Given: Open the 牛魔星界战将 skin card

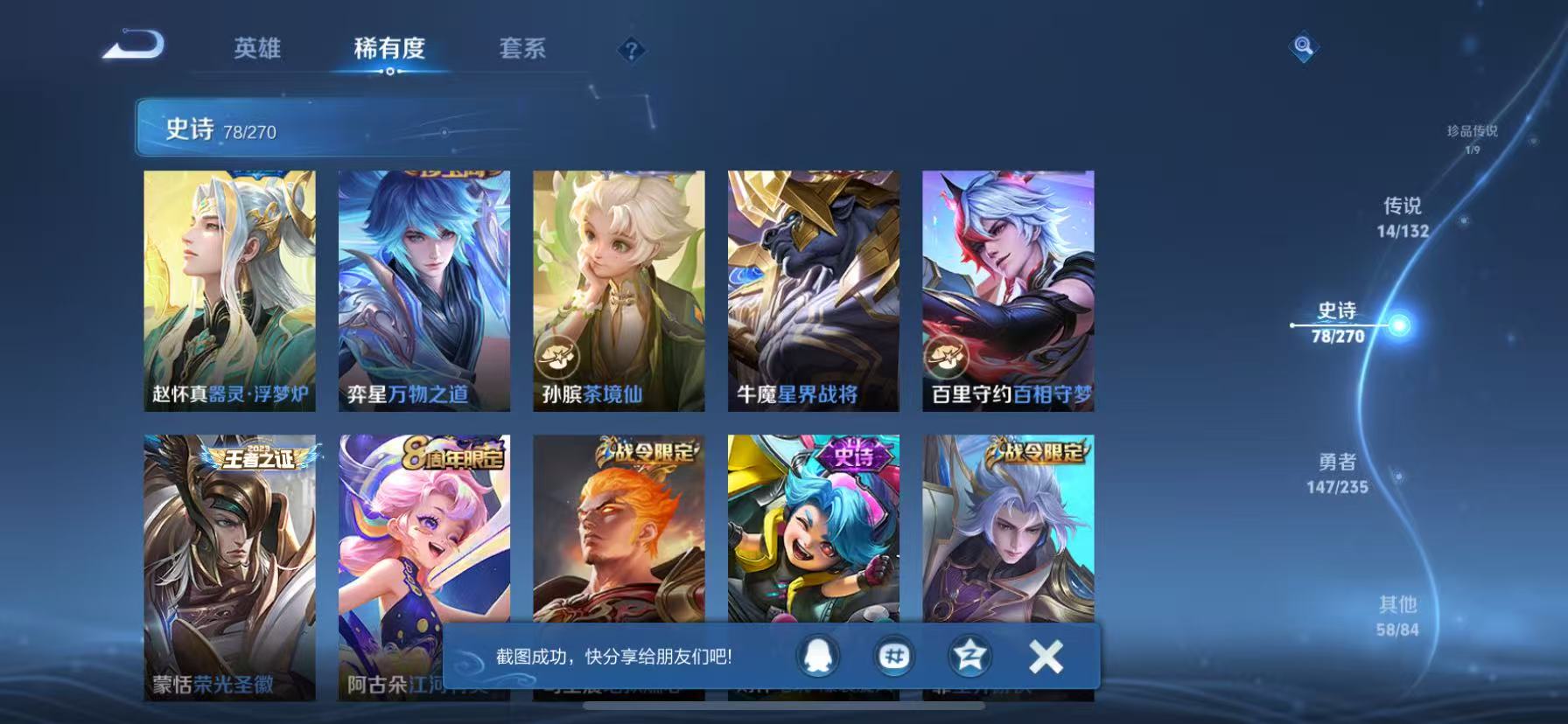Looking at the screenshot, I should click(x=813, y=289).
